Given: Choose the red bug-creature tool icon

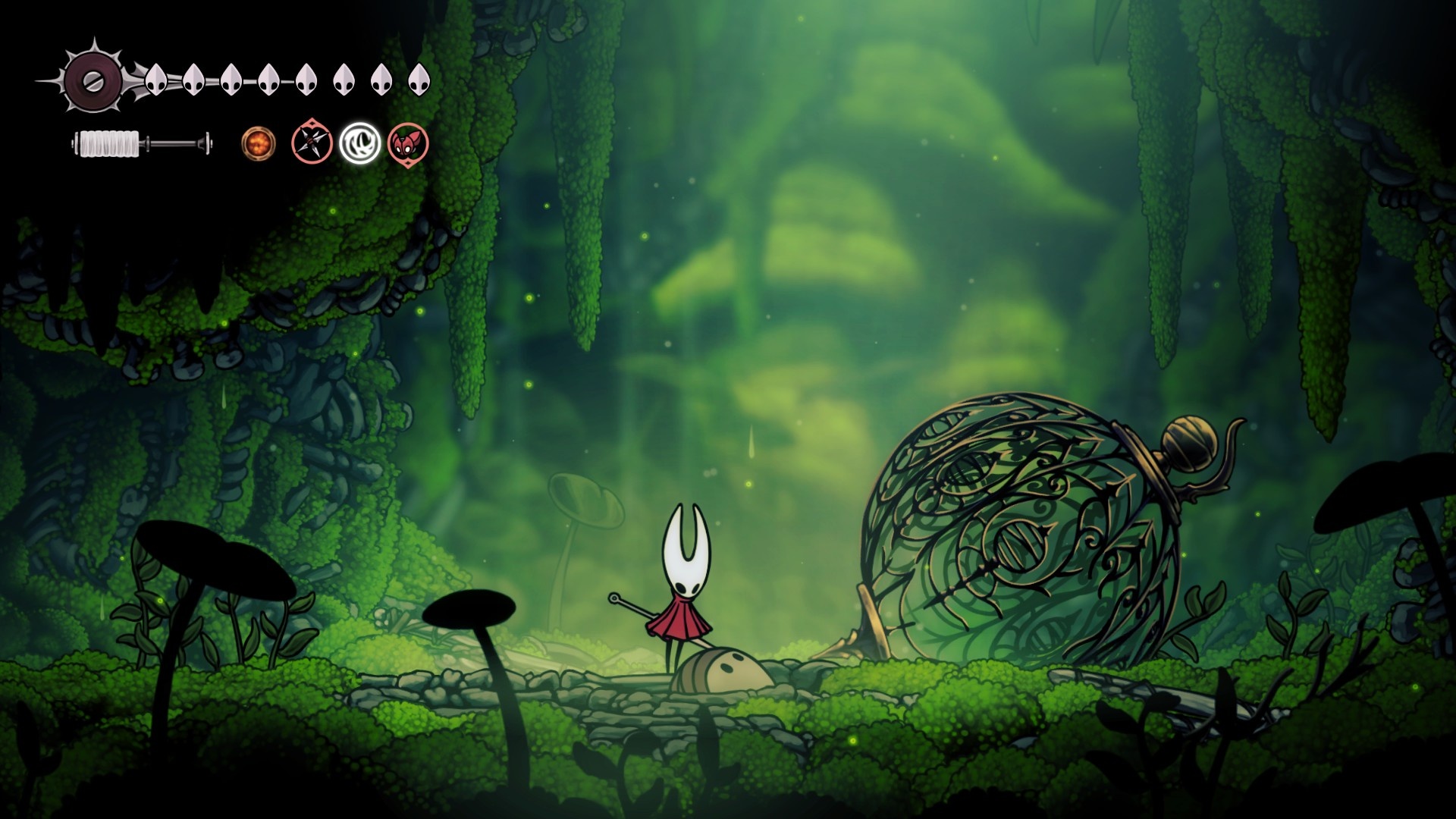Looking at the screenshot, I should point(408,143).
